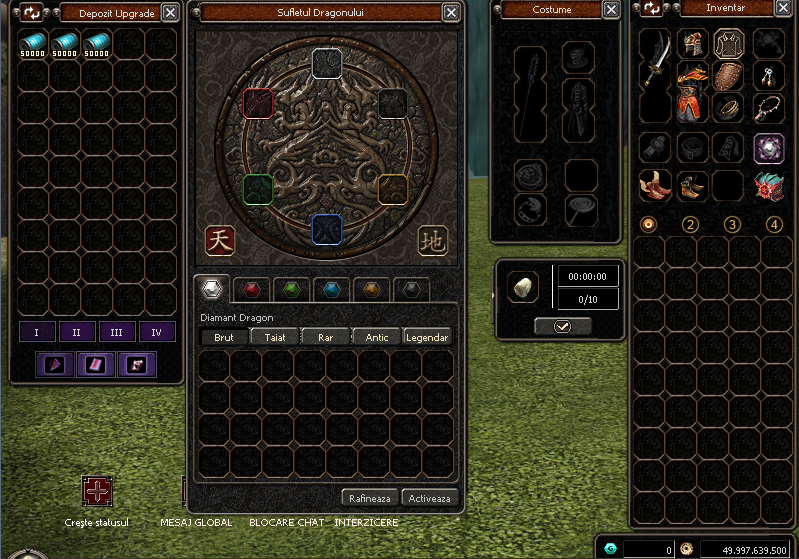The width and height of the screenshot is (799, 559).
Task: Open the orange dragon stone tab
Action: point(372,290)
